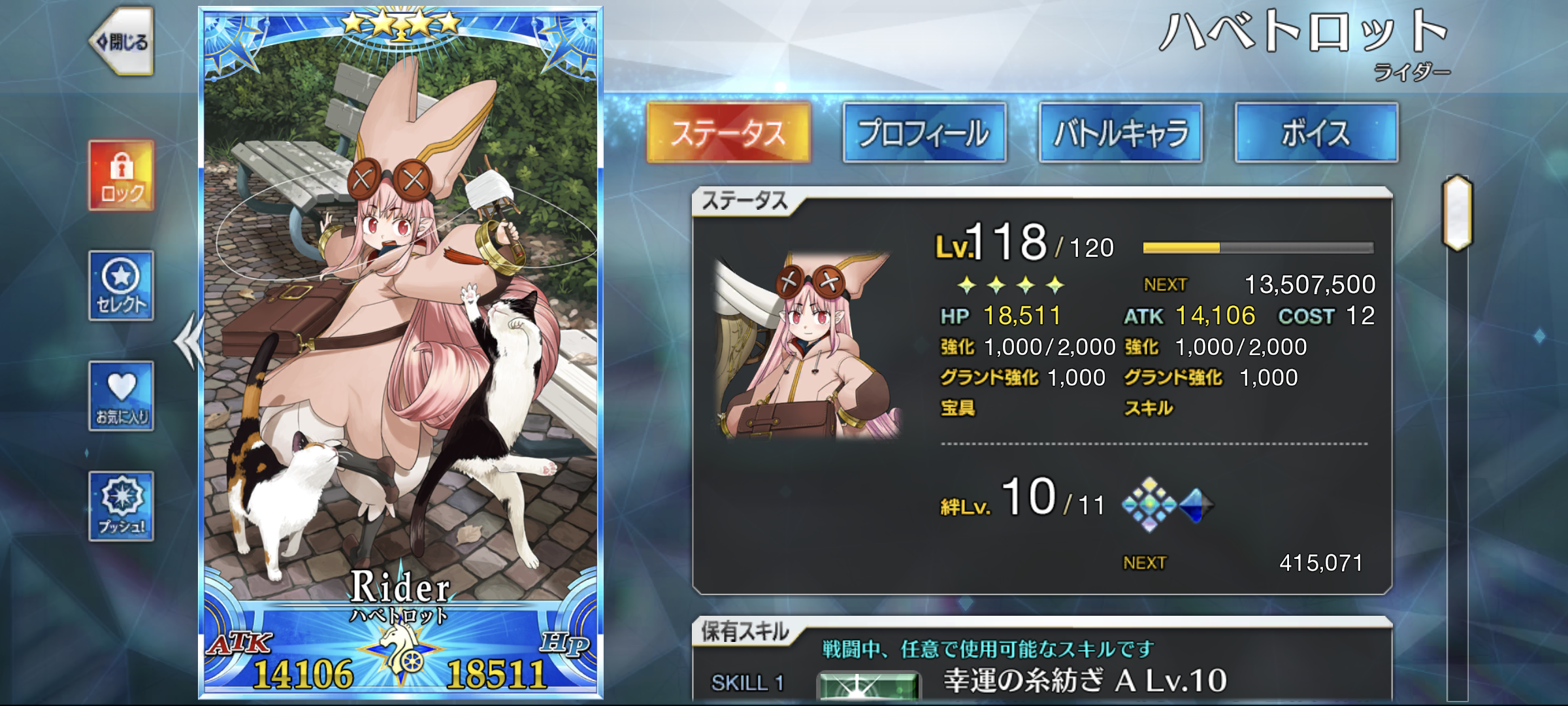1568x706 pixels.
Task: Show the Battle Character tab
Action: tap(1120, 133)
